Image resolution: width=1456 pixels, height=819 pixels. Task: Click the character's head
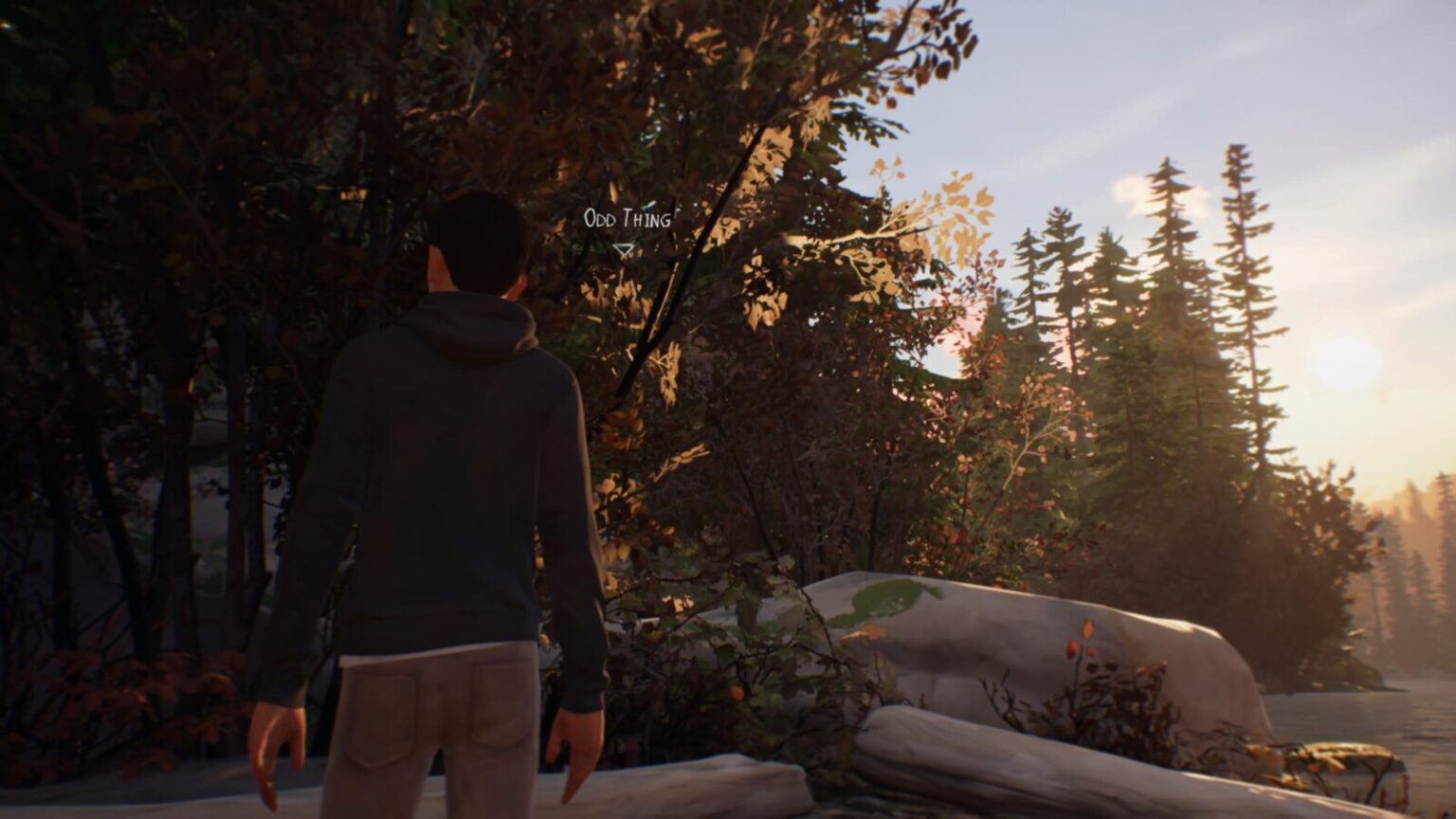(x=477, y=237)
